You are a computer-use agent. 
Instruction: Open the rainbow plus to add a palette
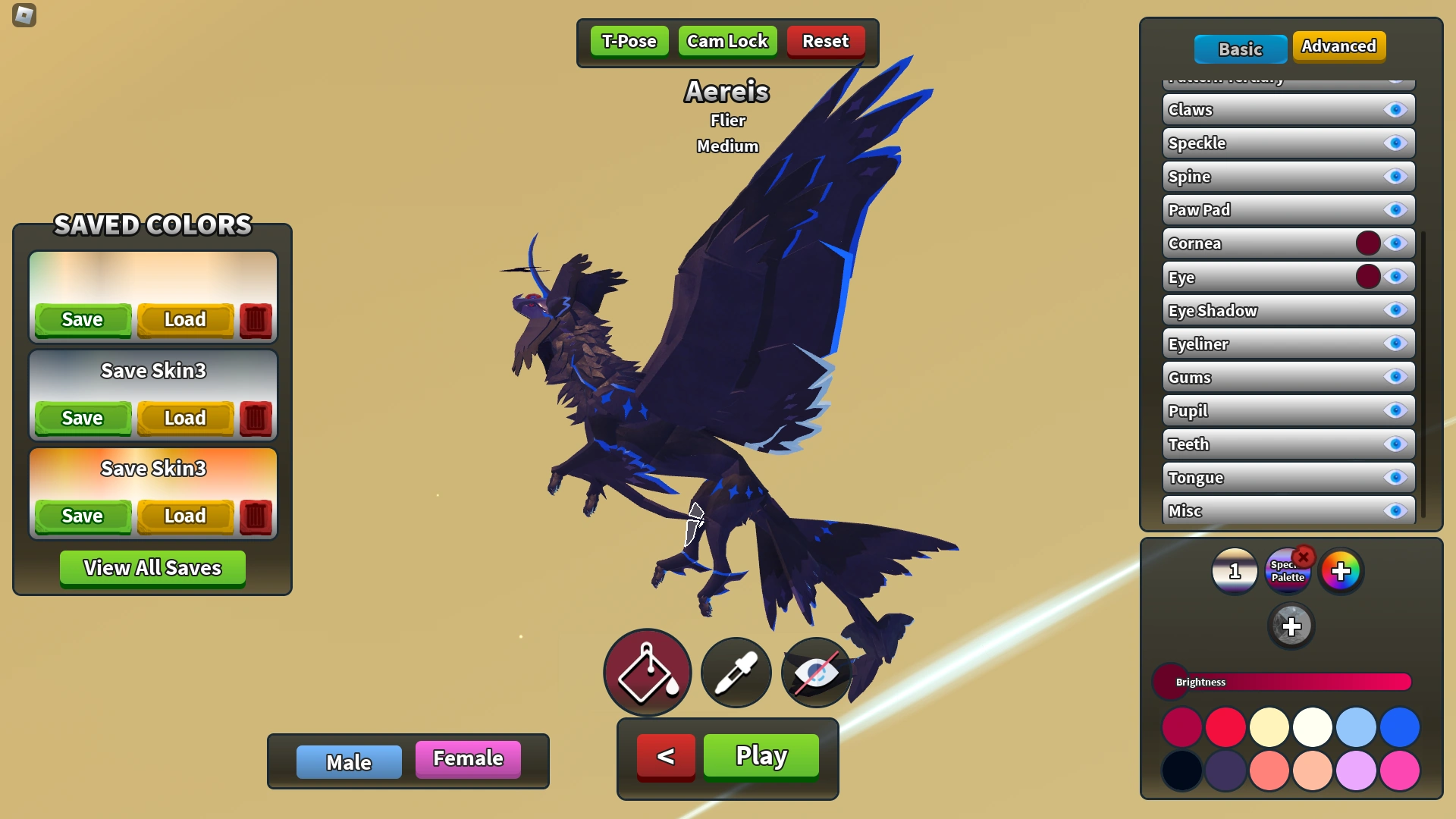(x=1342, y=571)
